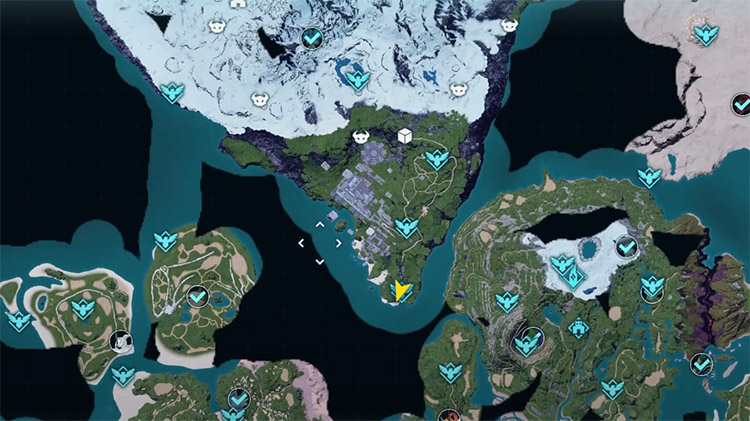Choose the fast travel marker atop the pale pink region
The image size is (750, 421).
coord(706,35)
